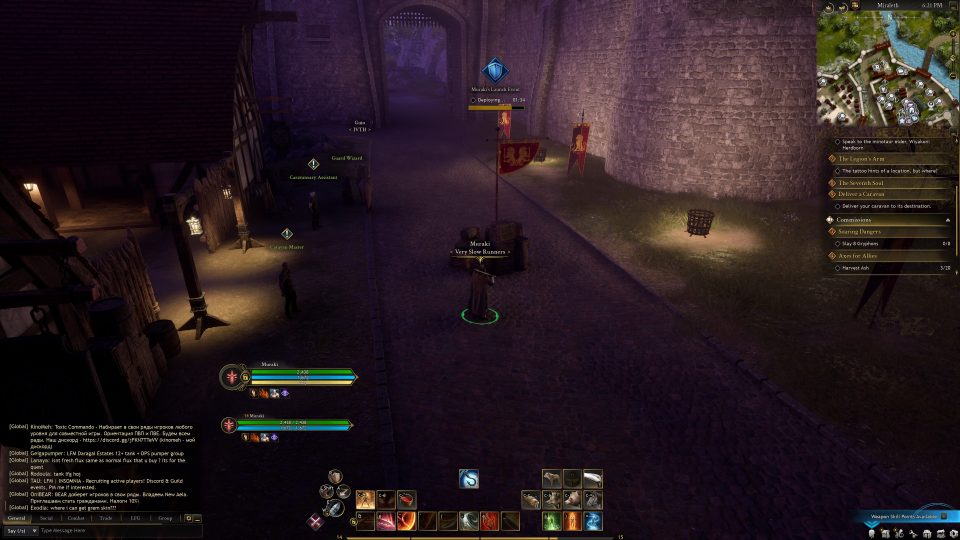Switch to the Trade chat tab
The height and width of the screenshot is (540, 960).
(106, 518)
